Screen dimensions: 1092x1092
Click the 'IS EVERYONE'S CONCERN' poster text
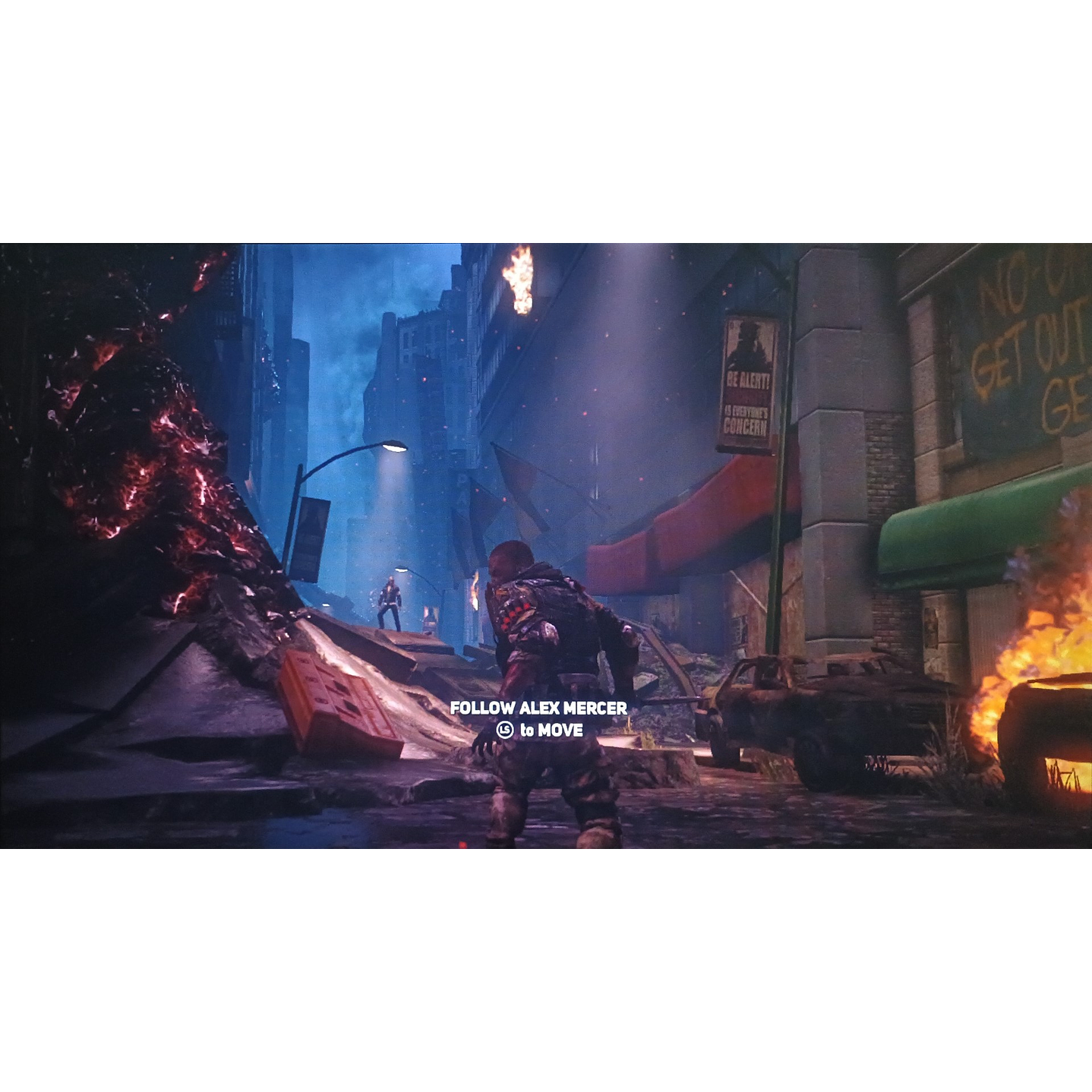click(x=748, y=419)
